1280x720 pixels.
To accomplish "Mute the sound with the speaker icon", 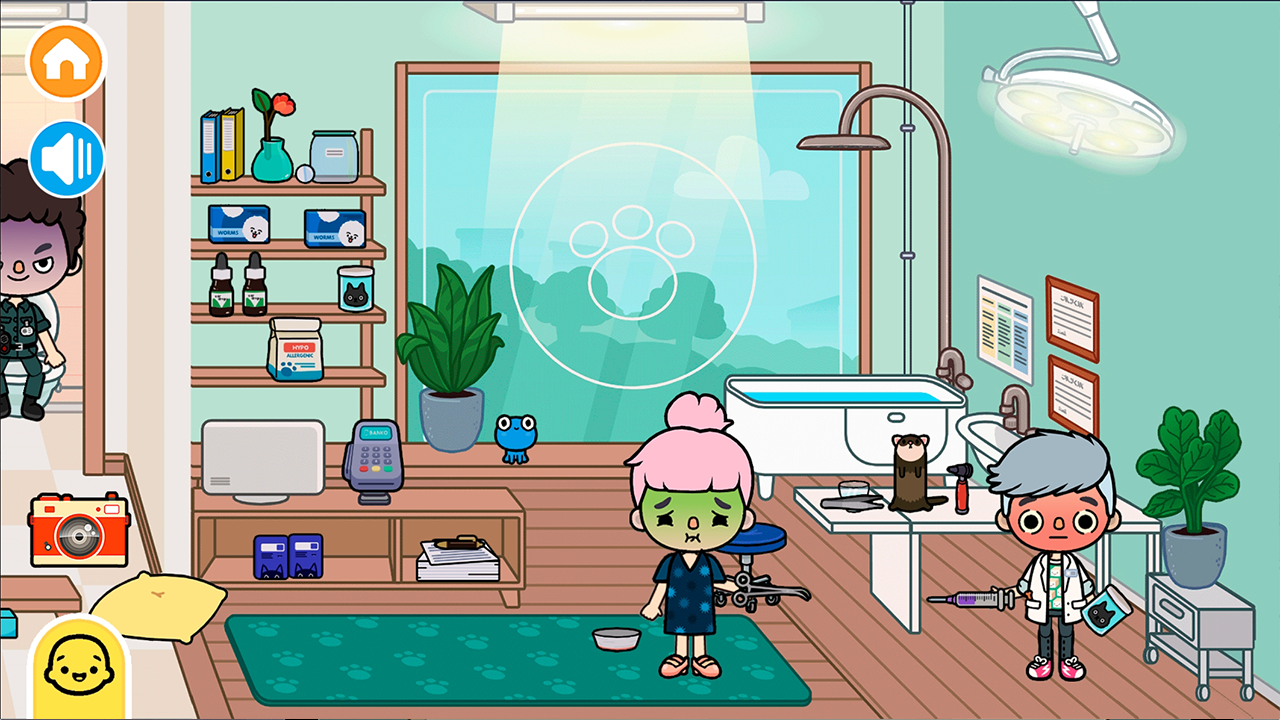I will point(64,155).
